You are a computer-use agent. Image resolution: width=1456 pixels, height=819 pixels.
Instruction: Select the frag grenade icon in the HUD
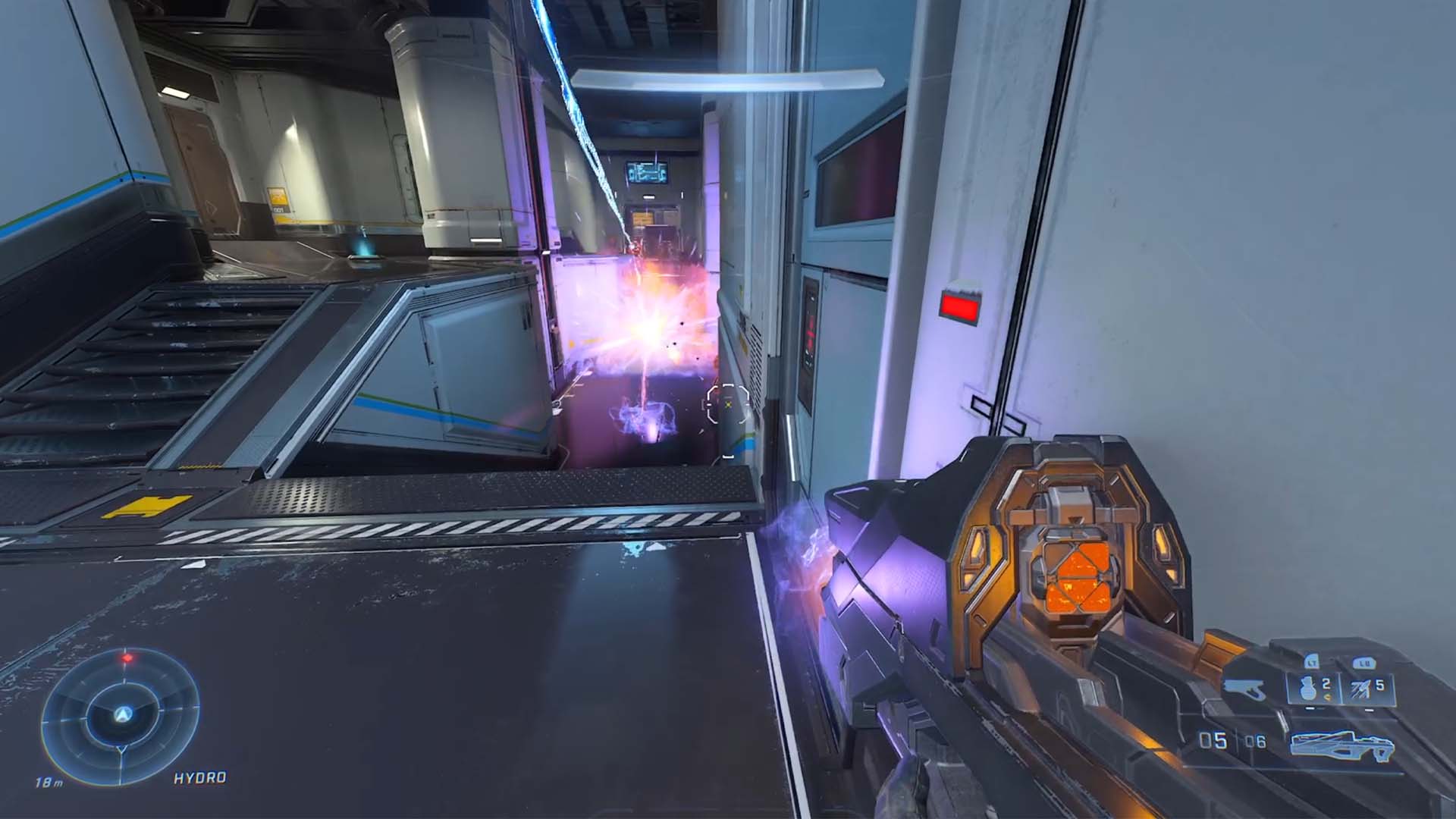pyautogui.click(x=1305, y=688)
